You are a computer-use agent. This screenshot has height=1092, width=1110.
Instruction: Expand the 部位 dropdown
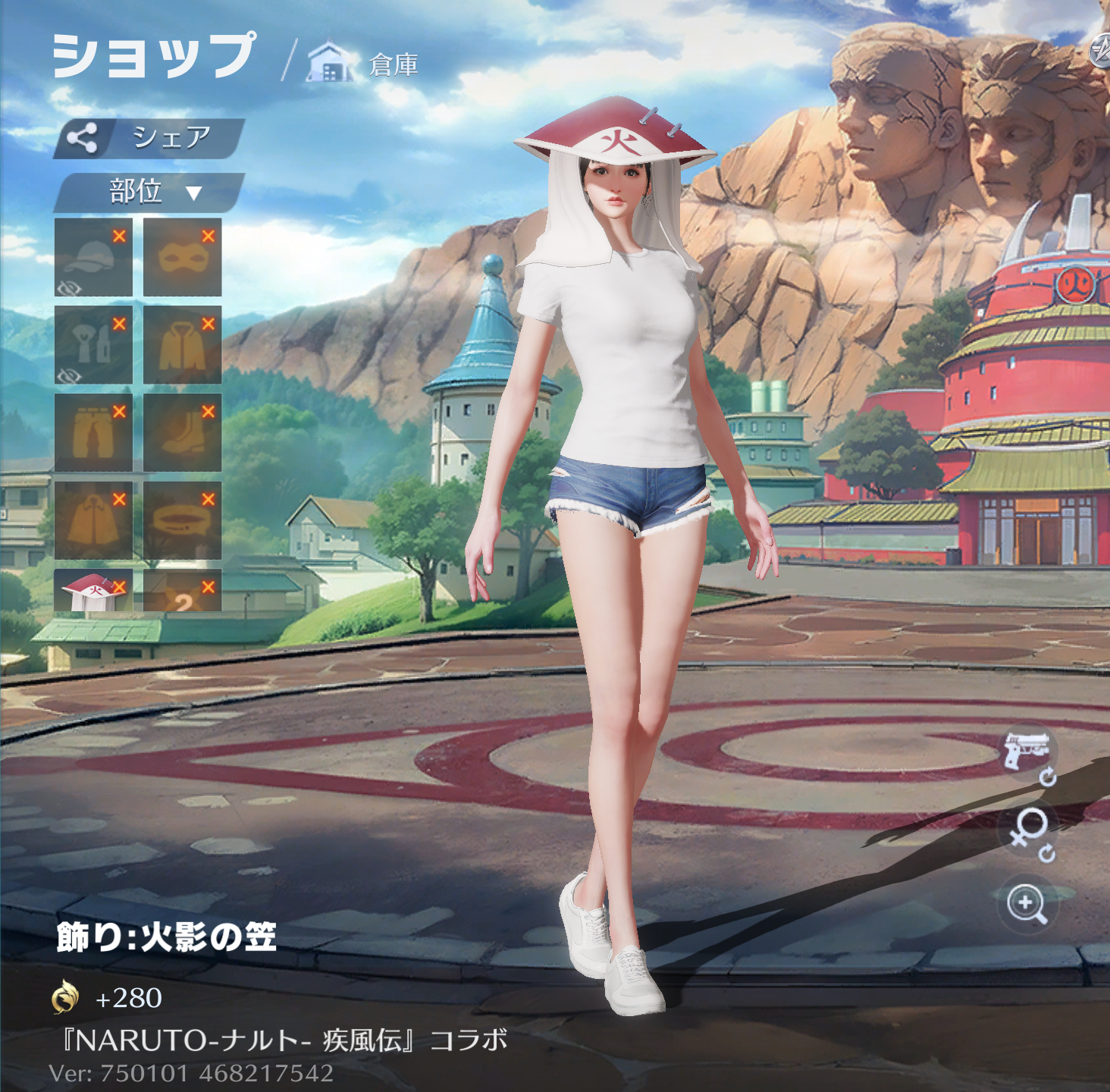pyautogui.click(x=149, y=192)
